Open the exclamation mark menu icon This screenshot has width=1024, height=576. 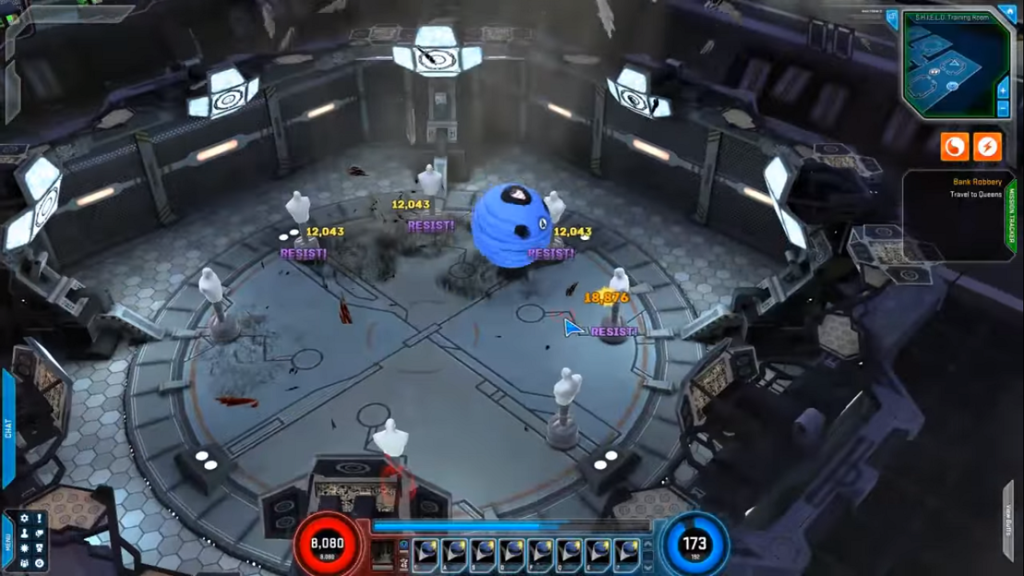coord(39,519)
